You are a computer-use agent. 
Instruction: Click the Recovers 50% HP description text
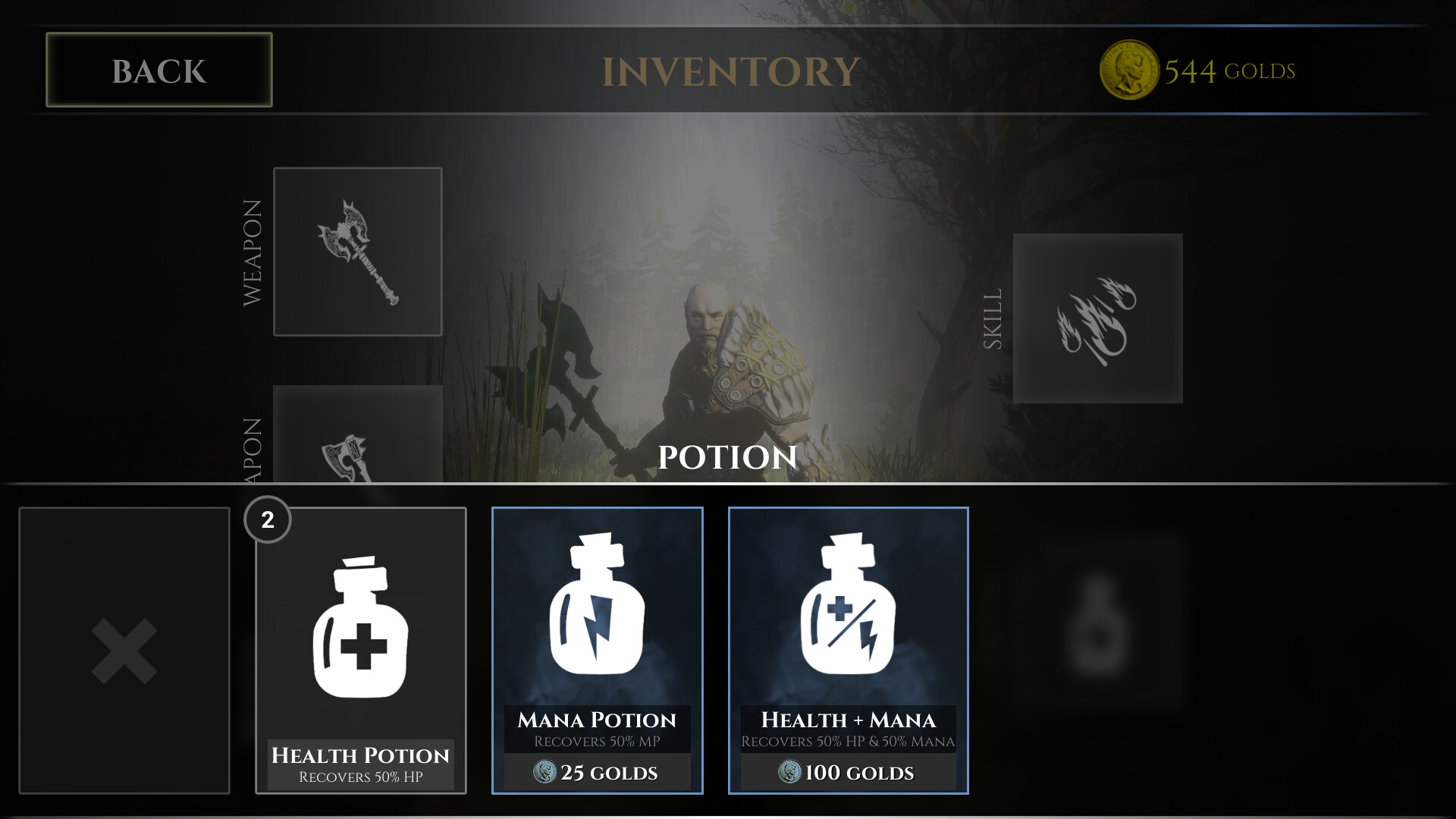(359, 777)
